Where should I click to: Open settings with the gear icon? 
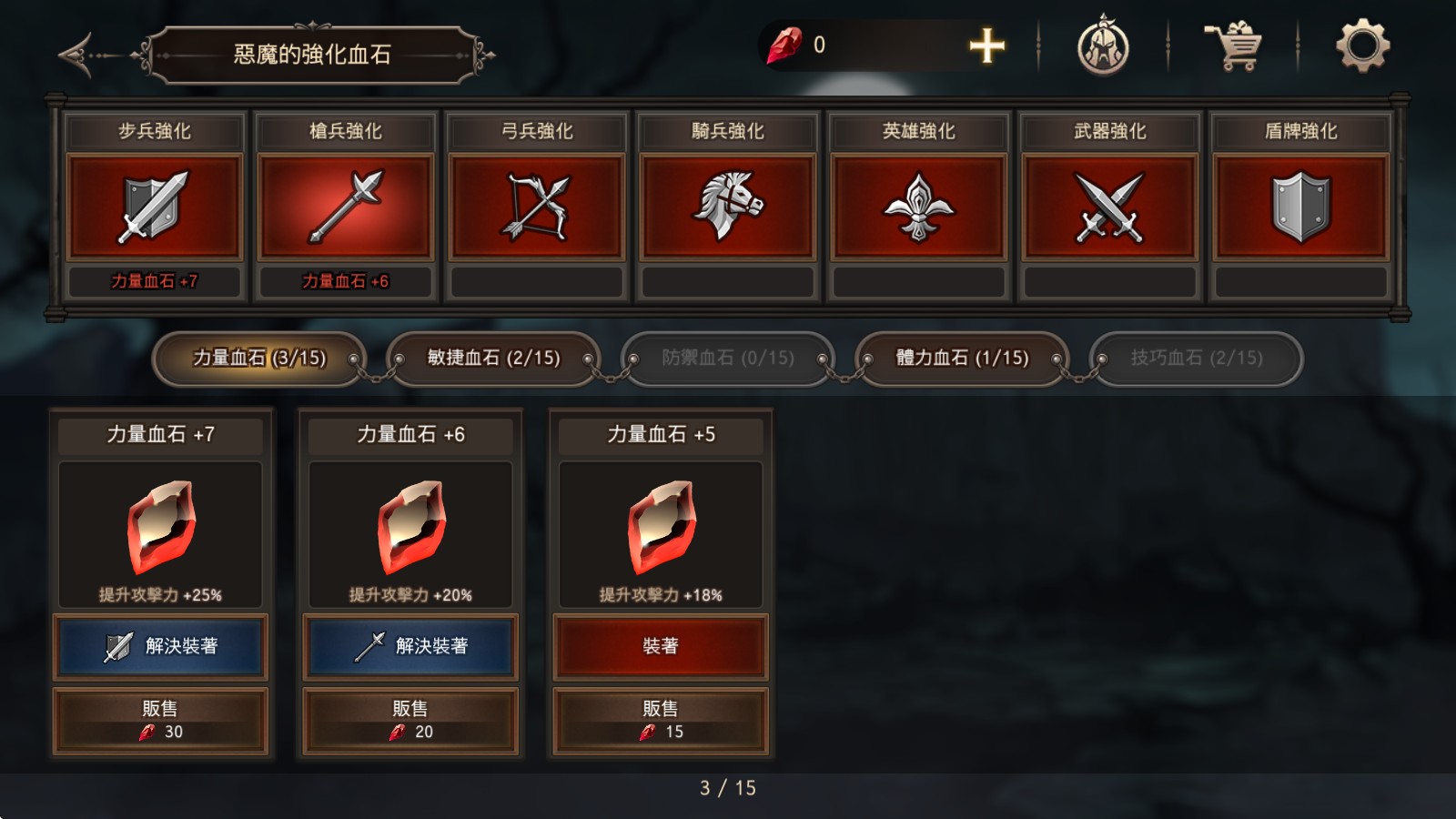pyautogui.click(x=1360, y=48)
